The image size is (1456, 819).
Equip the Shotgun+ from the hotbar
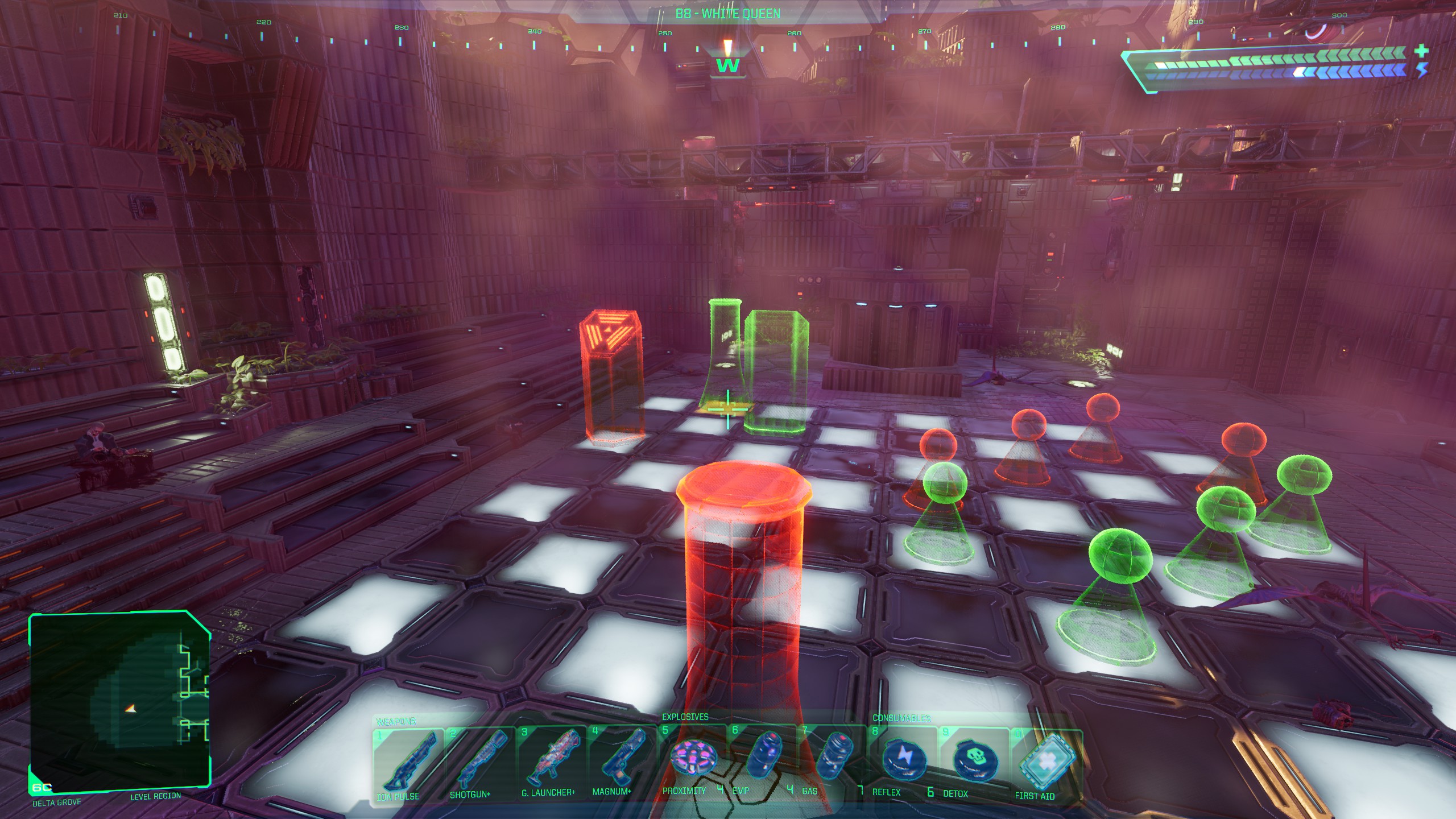coord(479,761)
